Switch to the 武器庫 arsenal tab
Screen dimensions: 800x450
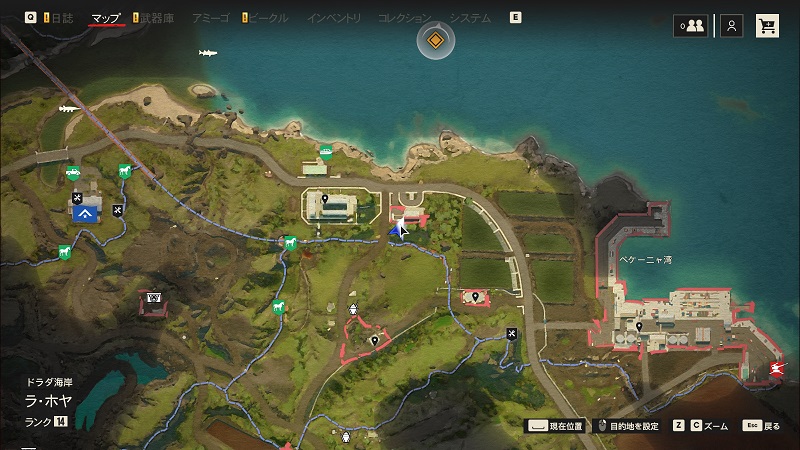coord(155,18)
